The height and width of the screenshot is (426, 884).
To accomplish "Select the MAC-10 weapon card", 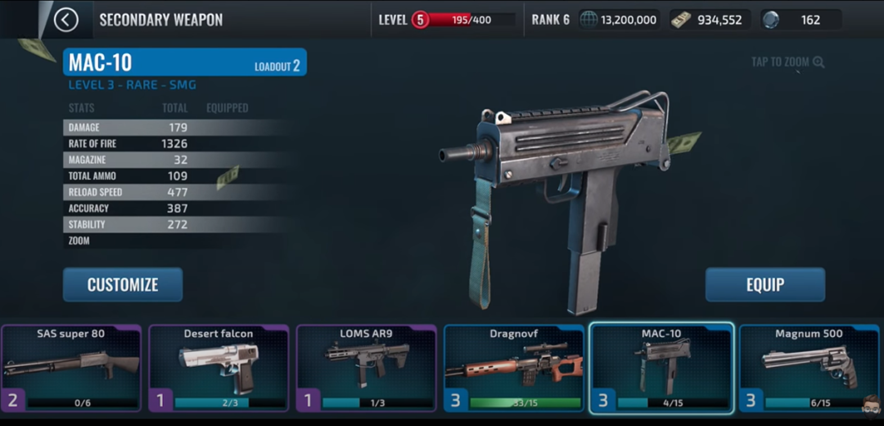I will pyautogui.click(x=661, y=367).
